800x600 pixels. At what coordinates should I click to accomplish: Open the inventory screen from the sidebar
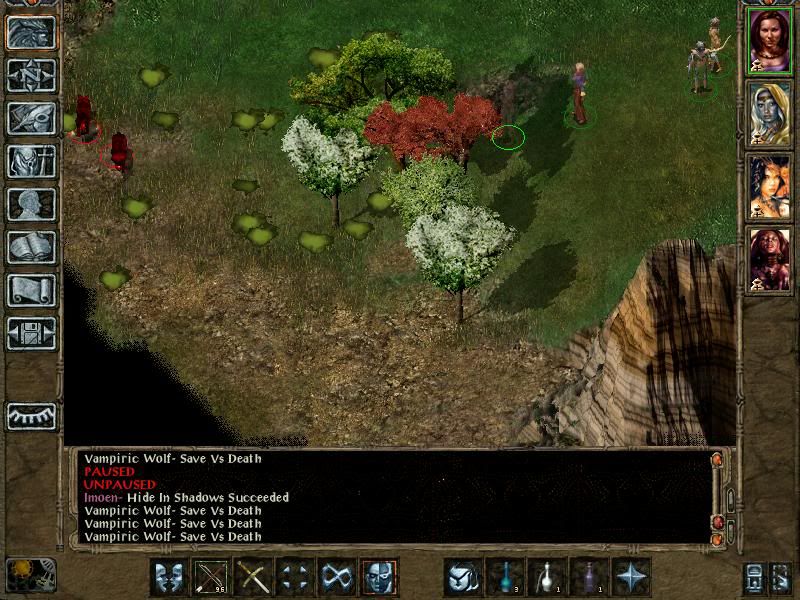[31, 161]
